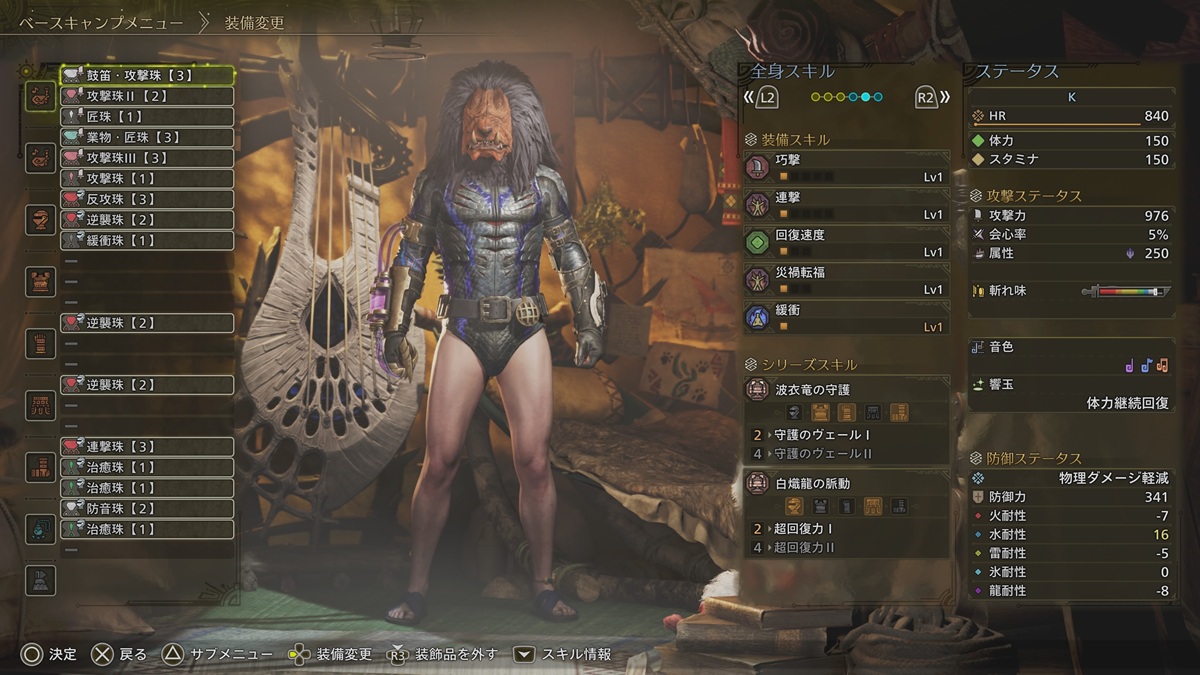Viewport: 1200px width, 675px height.
Task: Pick the 業物・匠珠【3】 decoration
Action: point(147,137)
